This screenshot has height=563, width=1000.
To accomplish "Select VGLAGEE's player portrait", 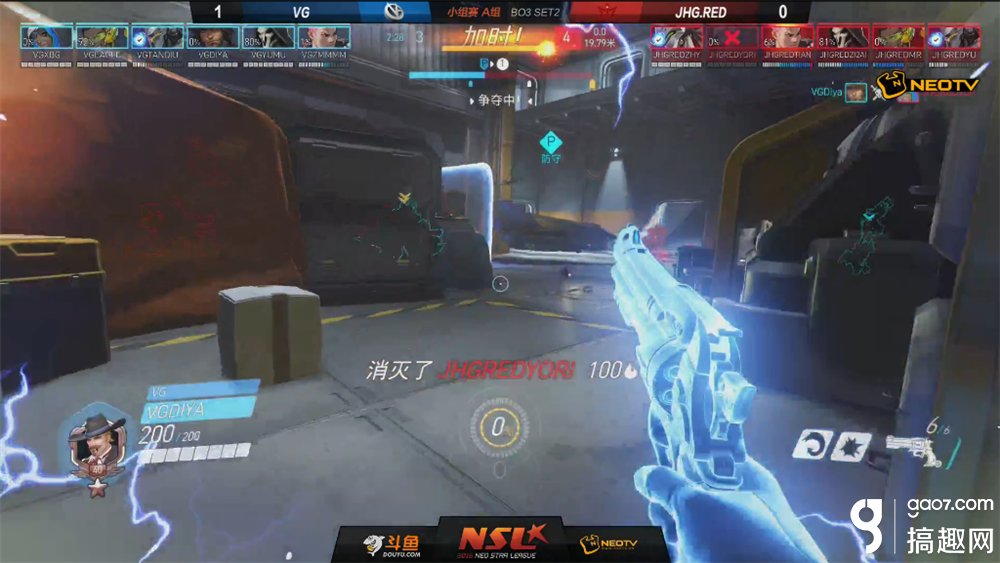I will pos(102,37).
